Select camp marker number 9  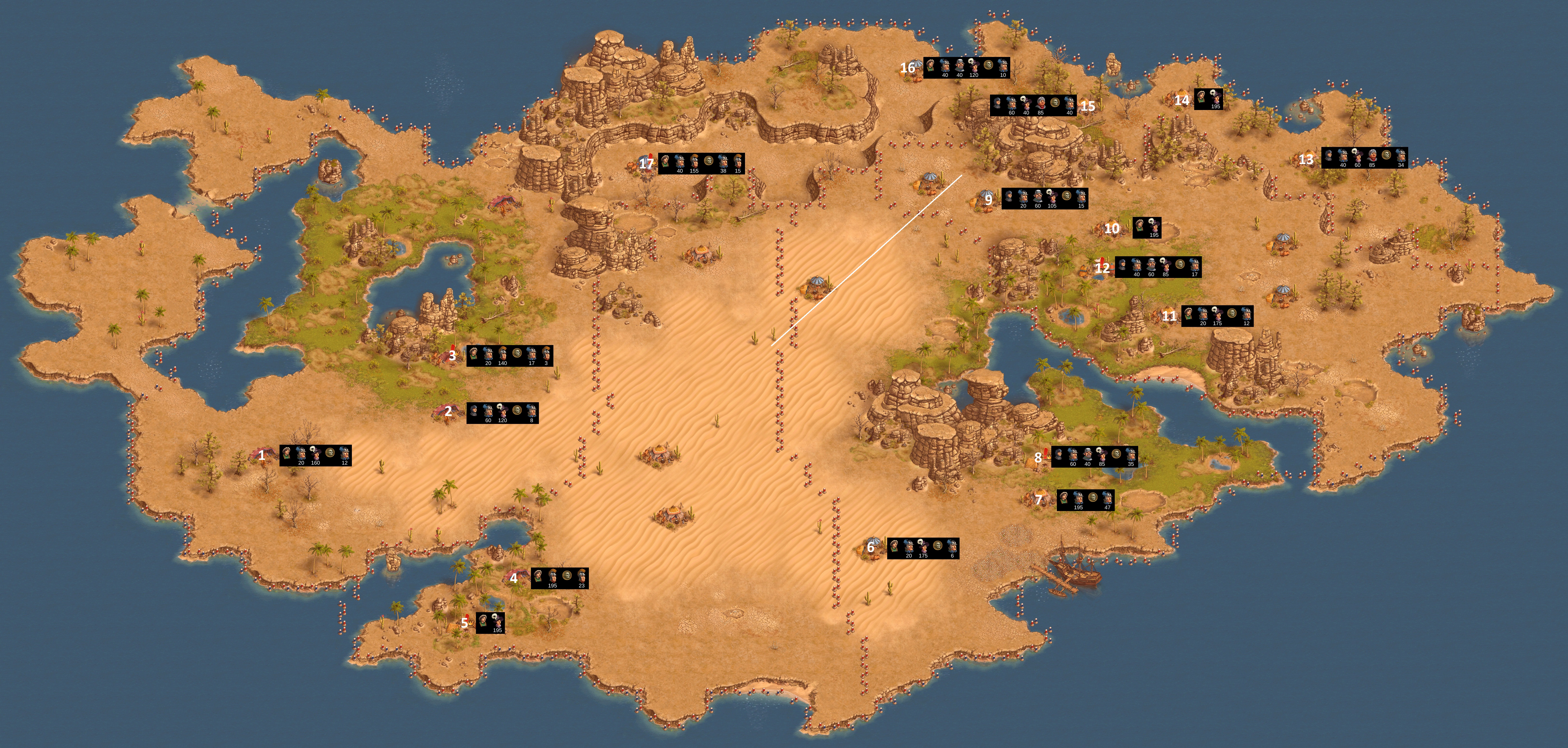tap(989, 199)
